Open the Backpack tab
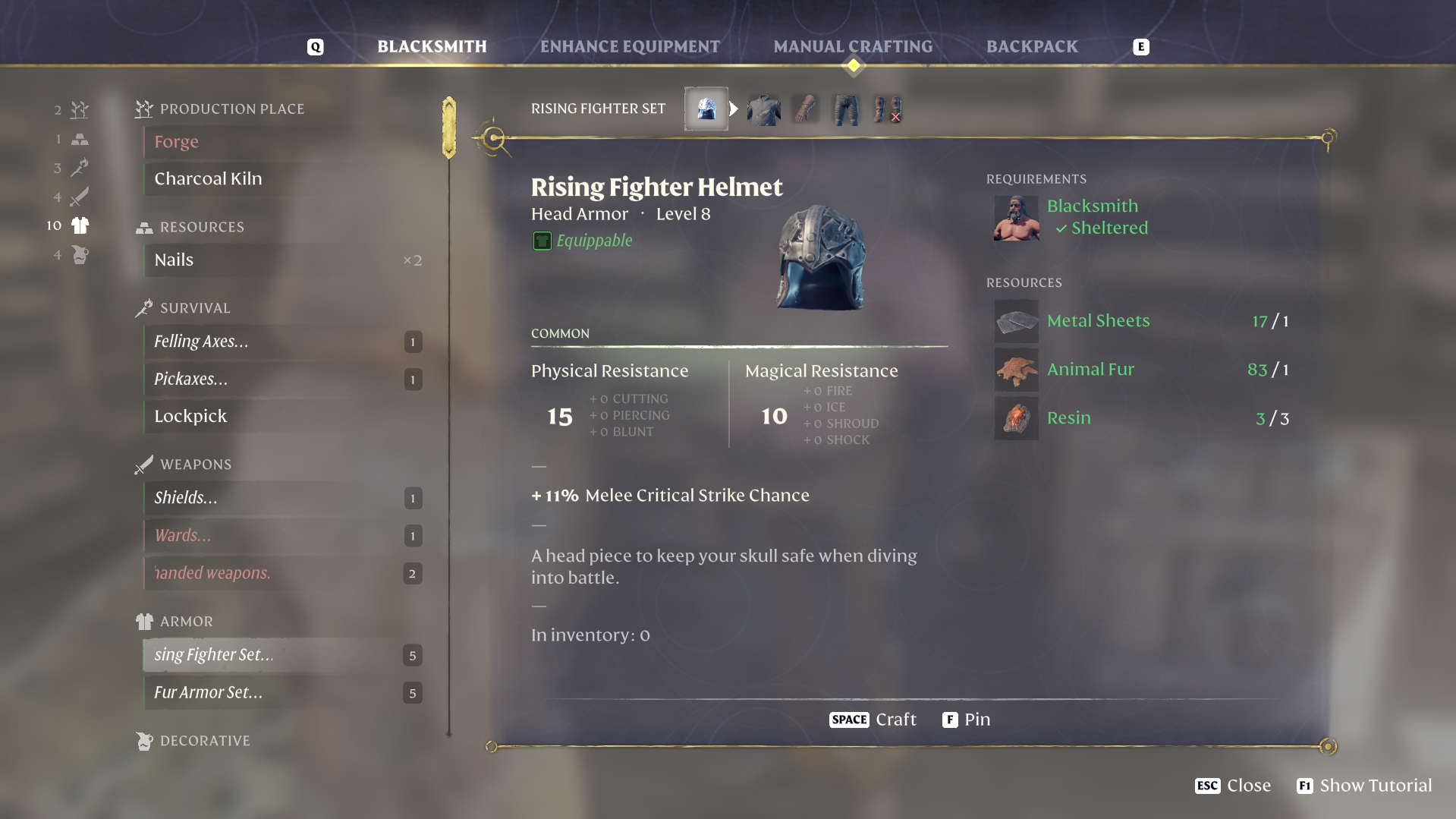Viewport: 1456px width, 819px height. coord(1032,46)
